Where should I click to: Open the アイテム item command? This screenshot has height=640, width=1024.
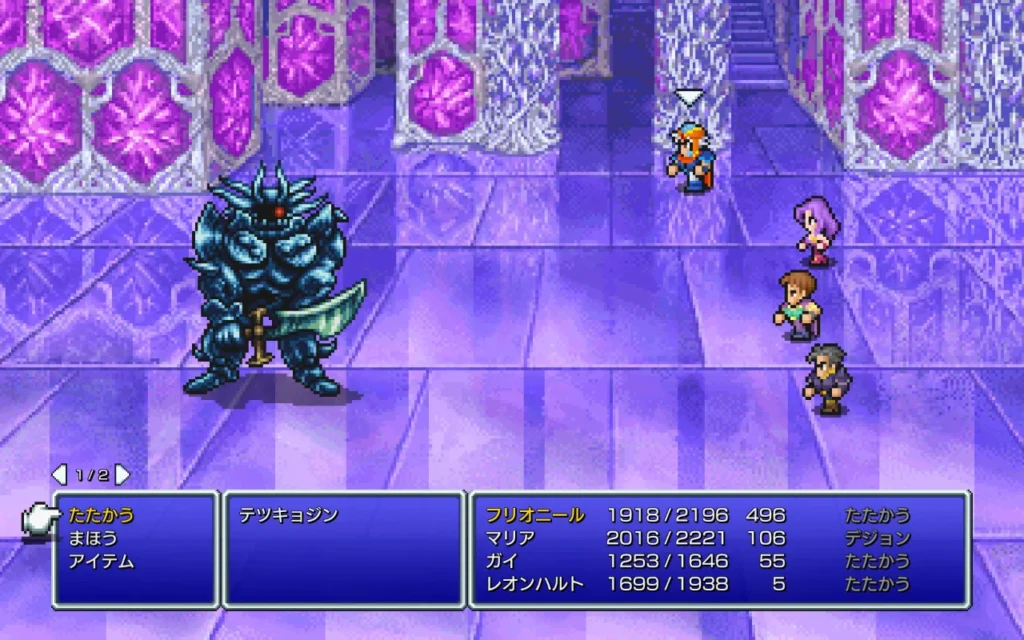click(101, 561)
